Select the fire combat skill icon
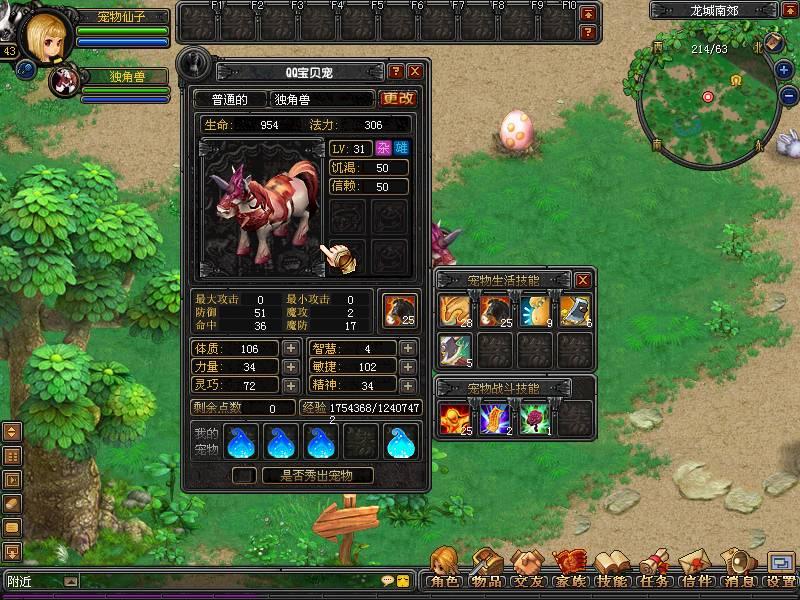The width and height of the screenshot is (800, 600). coord(455,415)
